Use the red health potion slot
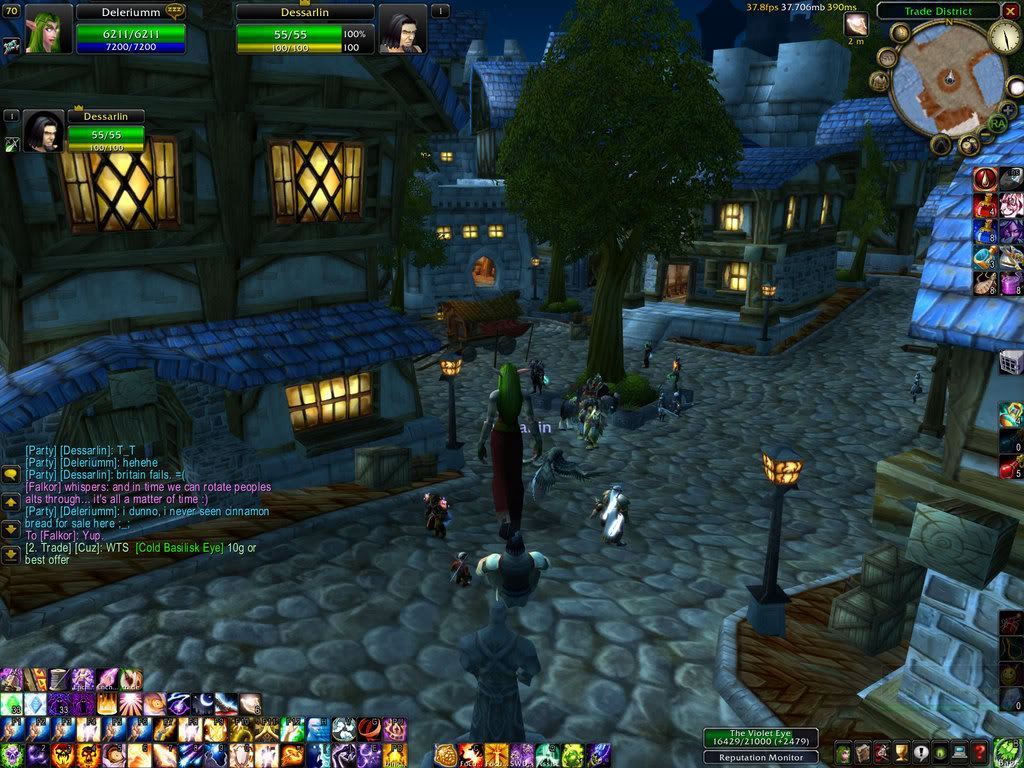1024x768 pixels. (x=1010, y=466)
